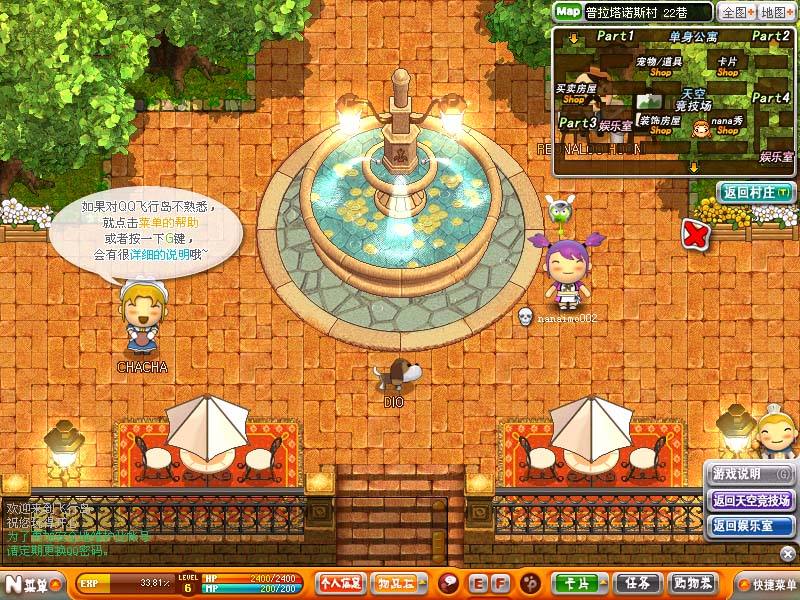Open the 快捷菜单 quick menu
This screenshot has height=600, width=800.
[766, 583]
